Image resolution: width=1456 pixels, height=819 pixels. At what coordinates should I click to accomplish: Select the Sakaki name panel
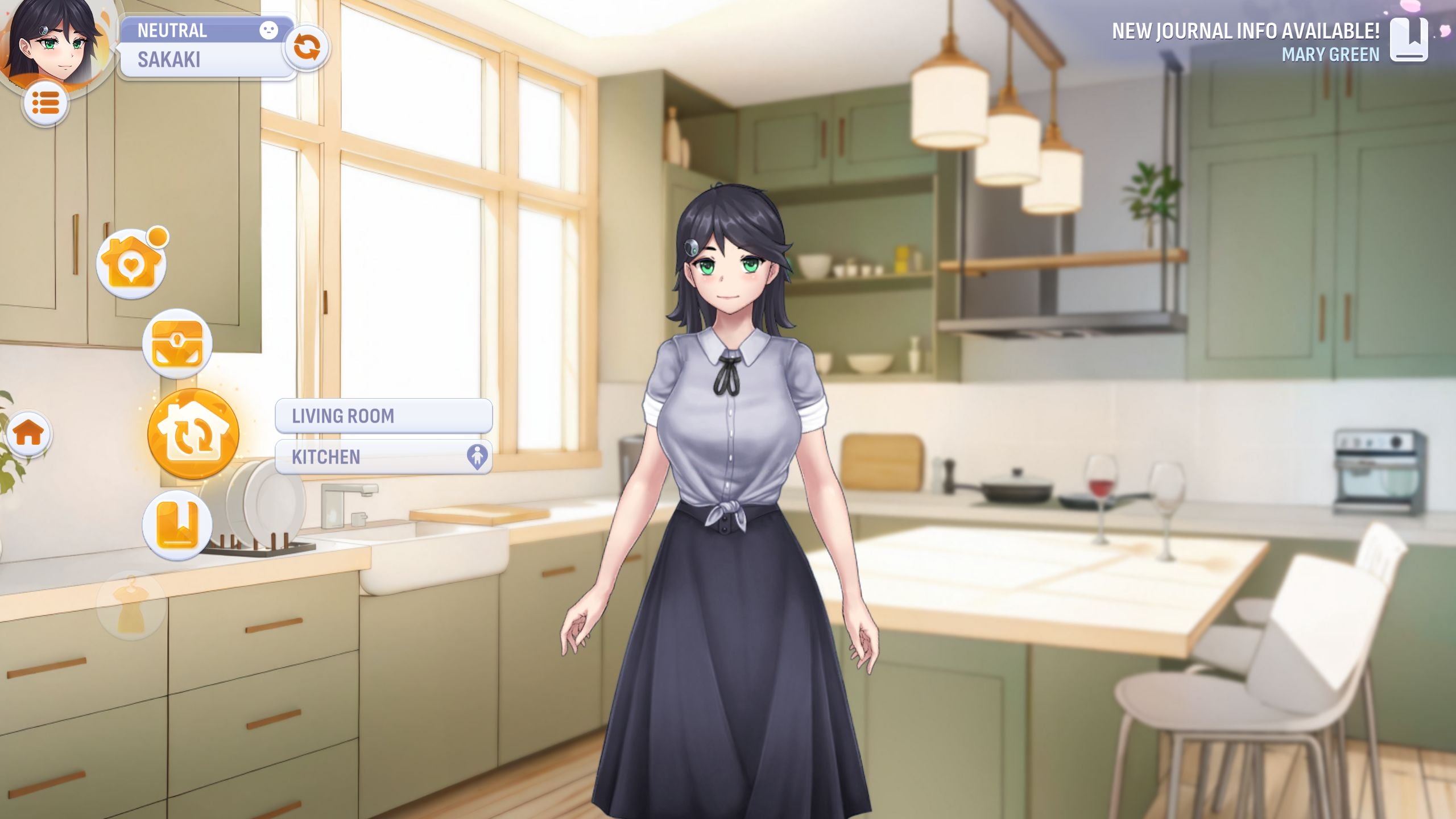pyautogui.click(x=205, y=60)
